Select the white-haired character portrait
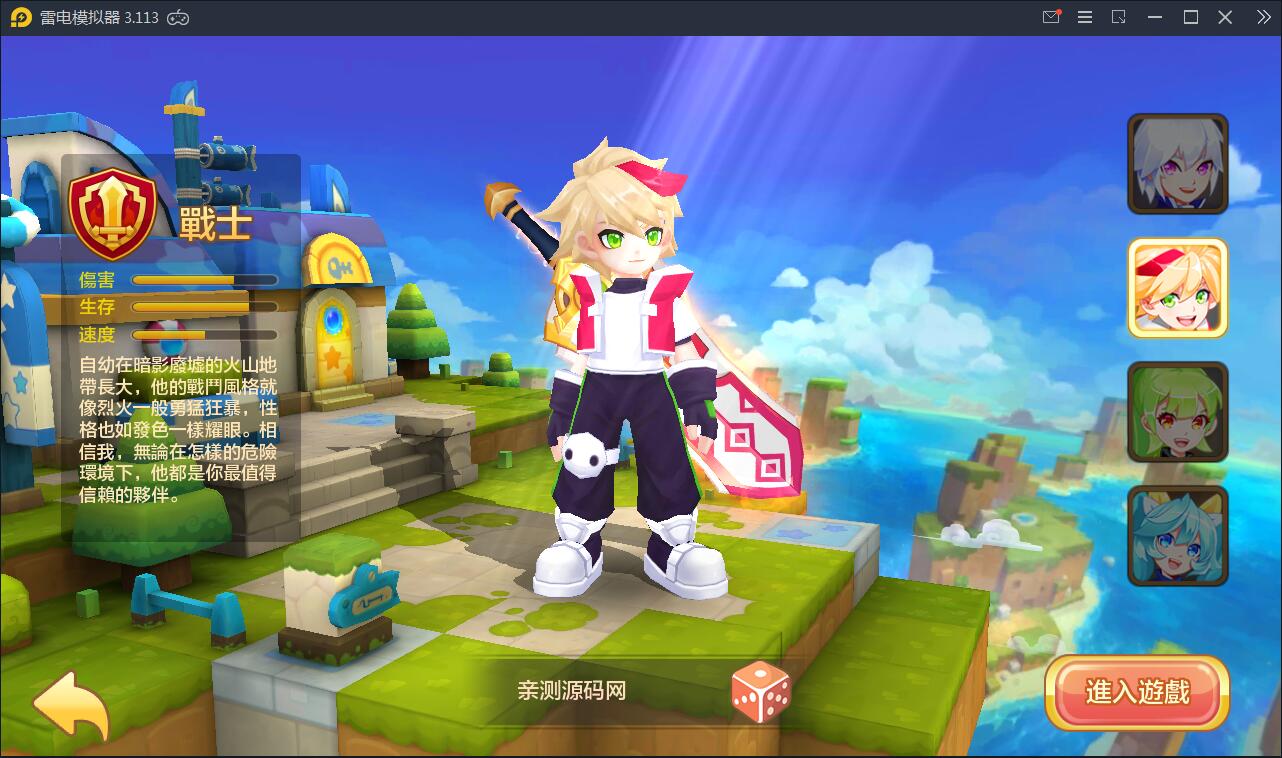Viewport: 1282px width, 758px height. [x=1177, y=164]
